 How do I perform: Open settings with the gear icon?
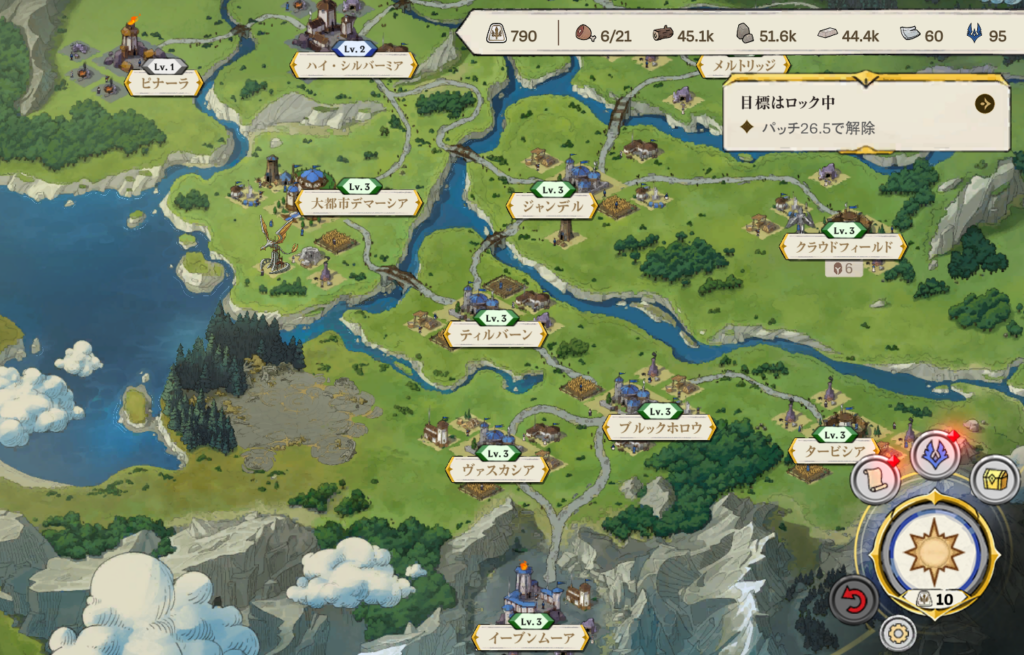click(898, 633)
